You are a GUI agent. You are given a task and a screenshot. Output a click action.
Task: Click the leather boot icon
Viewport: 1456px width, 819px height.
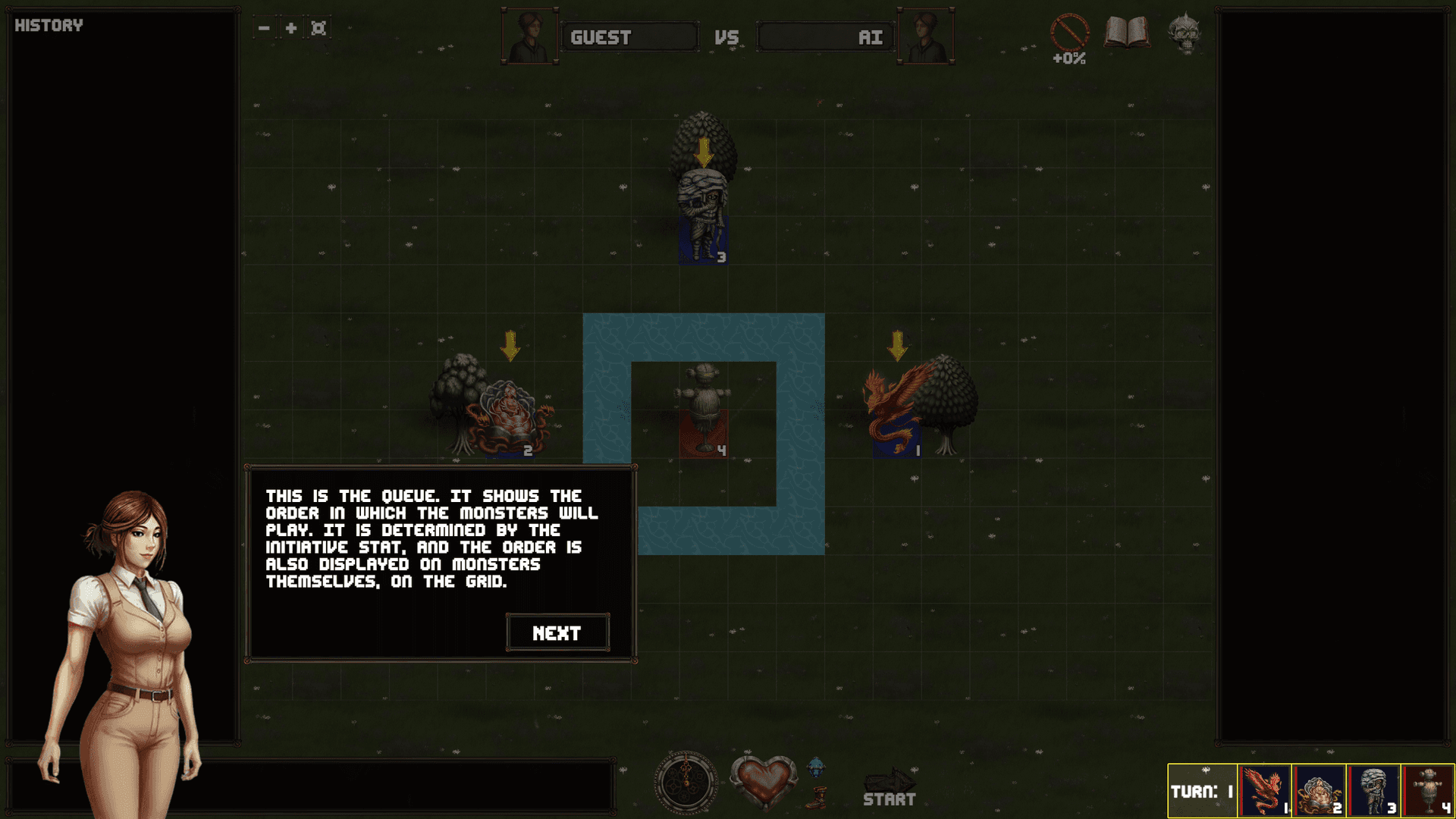816,798
